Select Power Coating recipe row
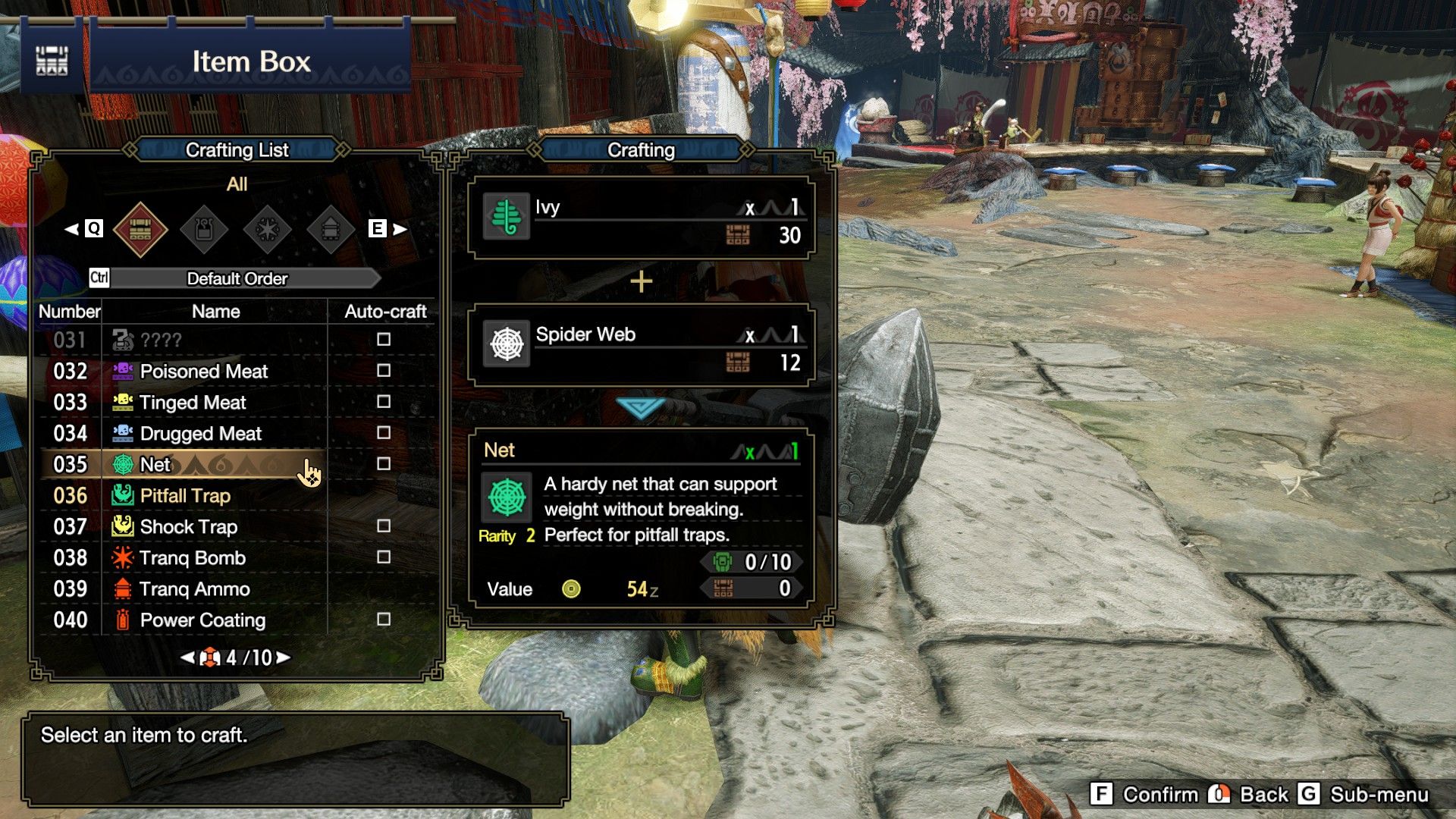Screen dimensions: 1456x819 (202, 620)
